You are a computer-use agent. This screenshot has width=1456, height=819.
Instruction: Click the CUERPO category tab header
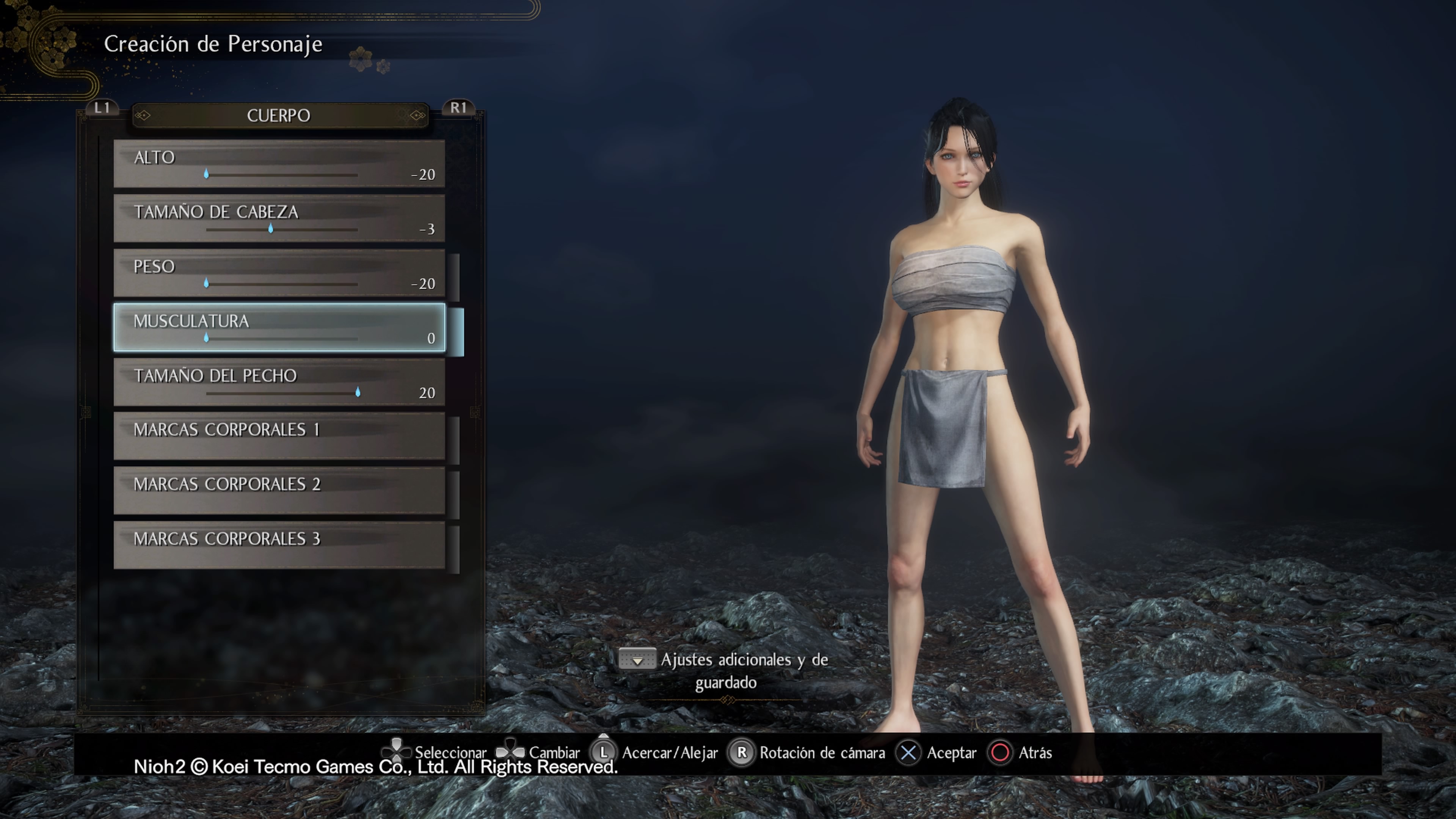pyautogui.click(x=279, y=116)
